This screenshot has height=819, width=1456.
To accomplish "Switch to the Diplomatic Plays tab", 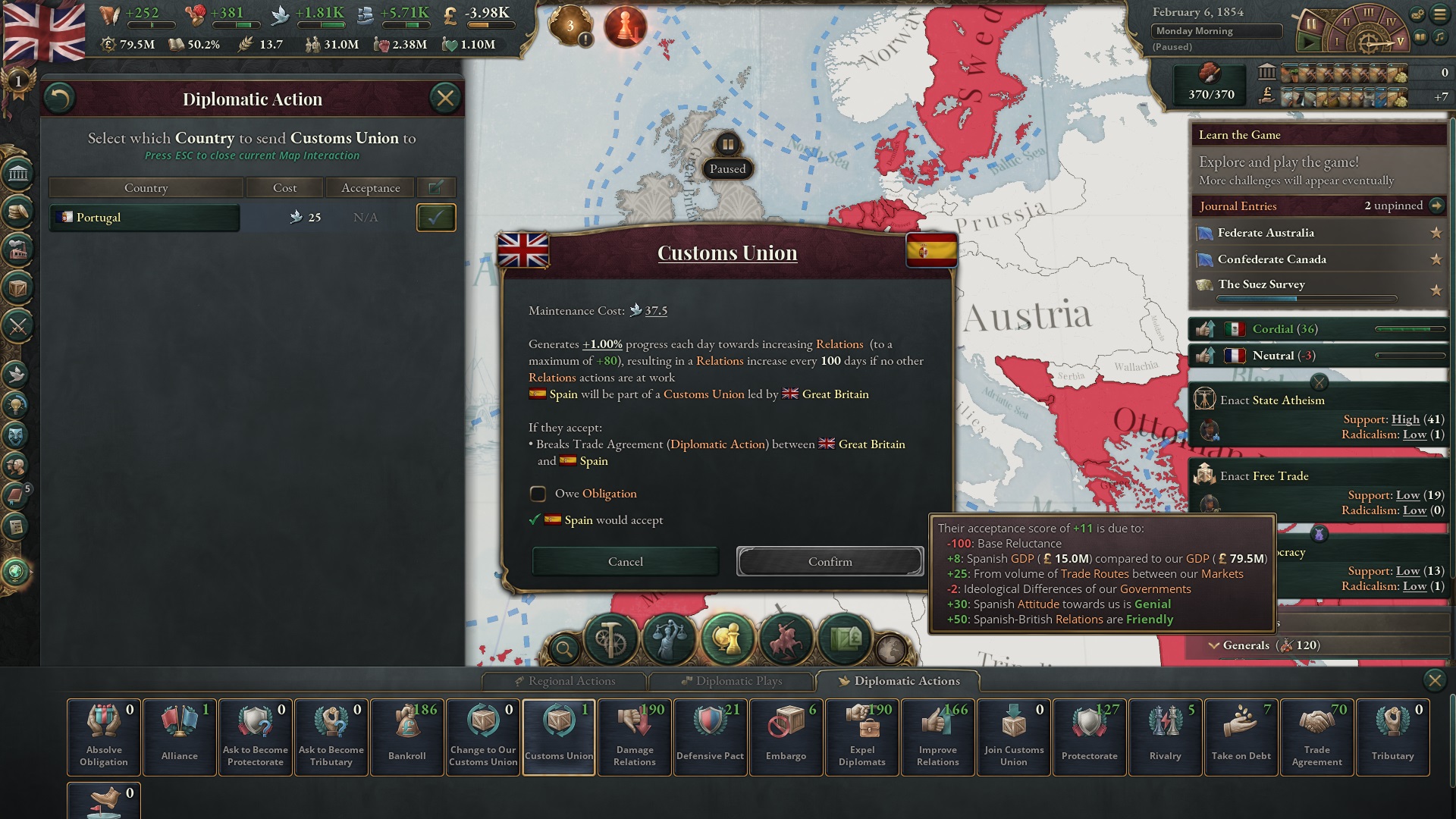I will (x=732, y=681).
